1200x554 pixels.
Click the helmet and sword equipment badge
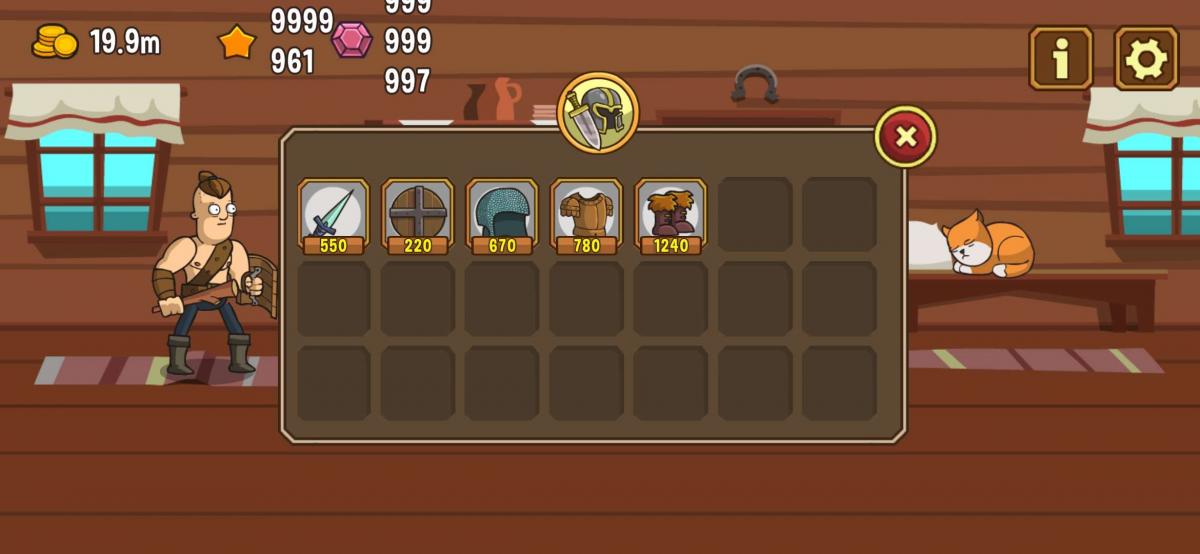point(597,113)
